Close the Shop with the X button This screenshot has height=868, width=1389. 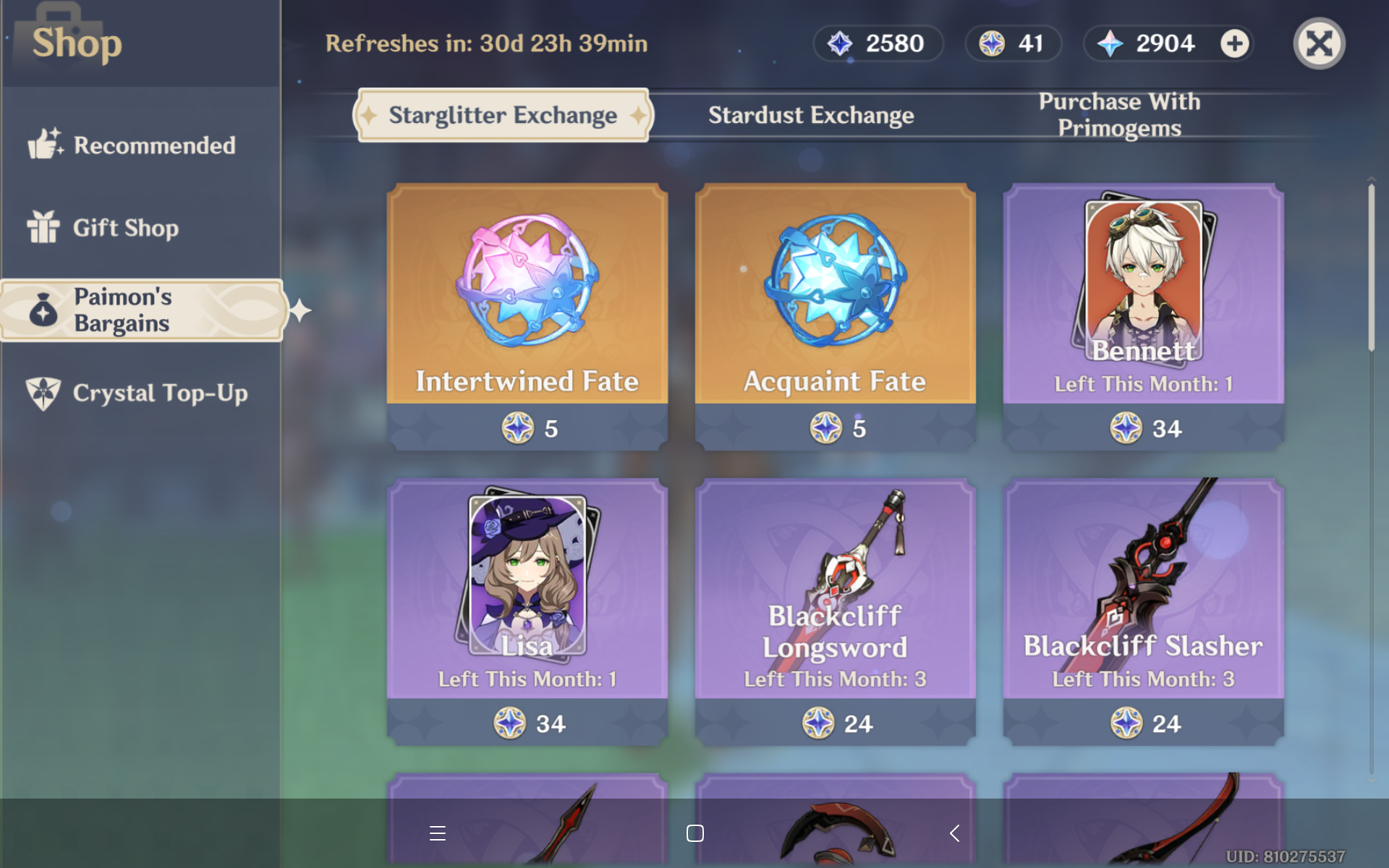click(x=1319, y=43)
